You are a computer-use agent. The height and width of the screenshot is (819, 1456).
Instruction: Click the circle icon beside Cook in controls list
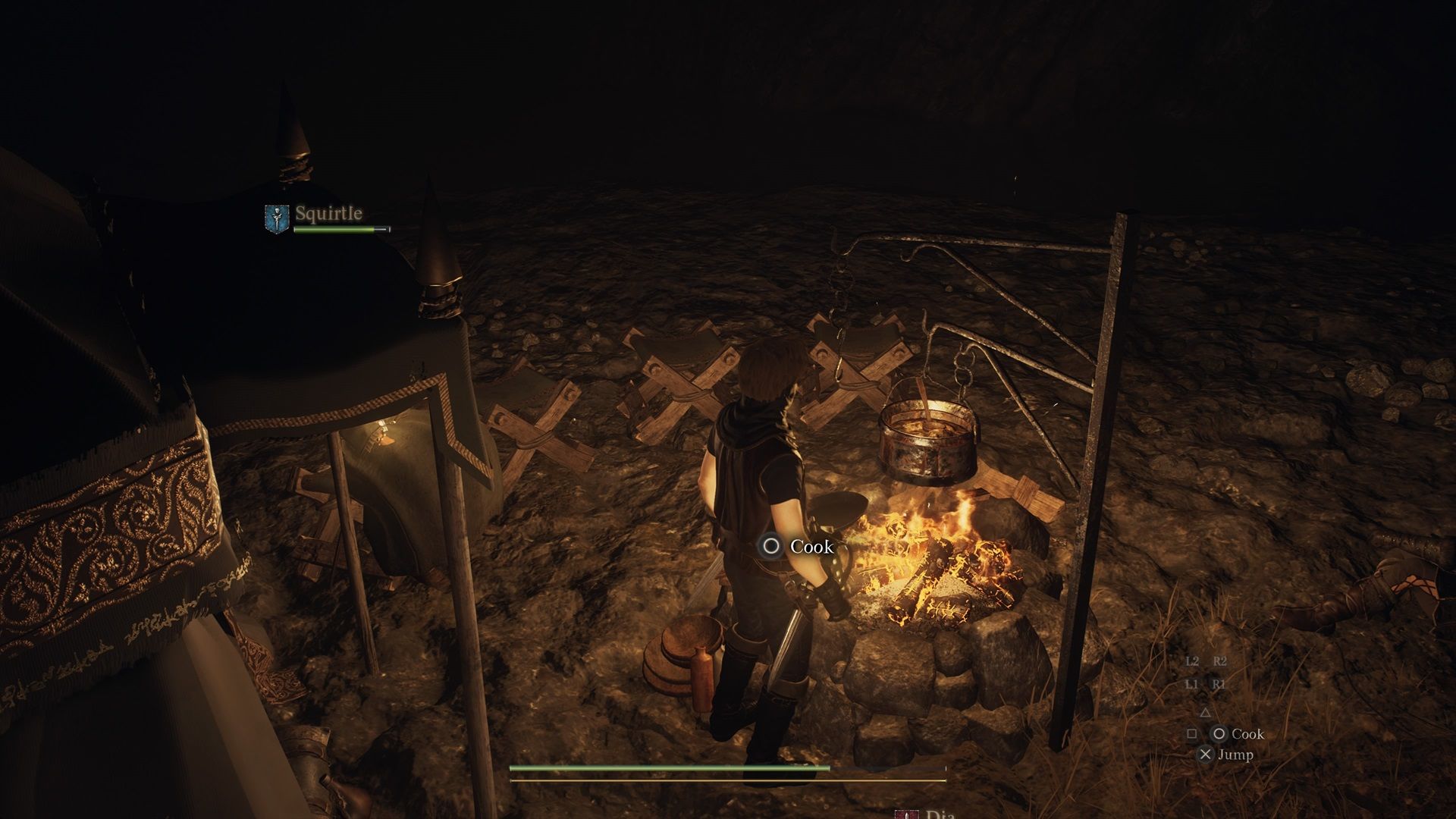[x=1220, y=735]
